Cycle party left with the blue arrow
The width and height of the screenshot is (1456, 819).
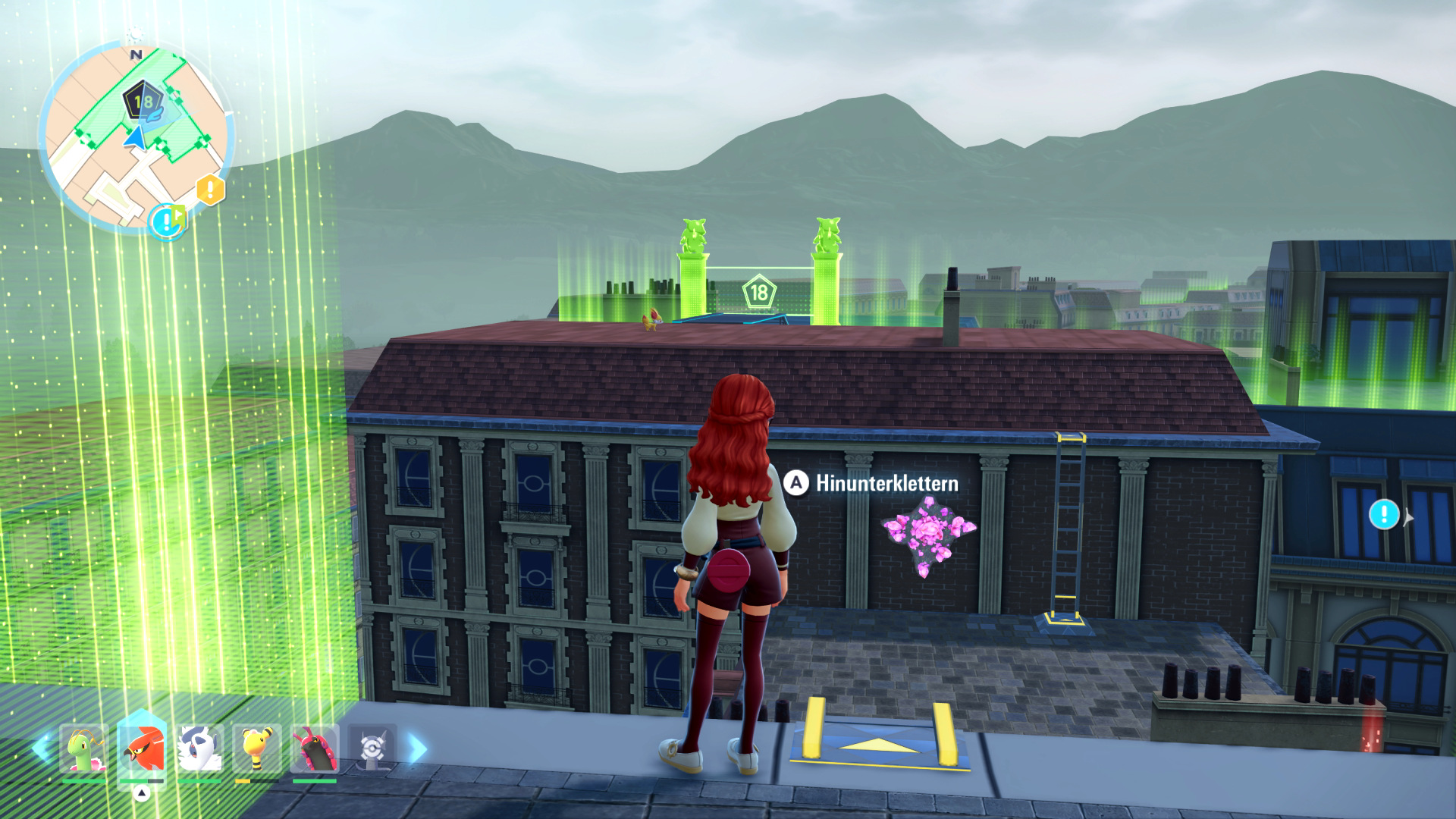[x=41, y=748]
